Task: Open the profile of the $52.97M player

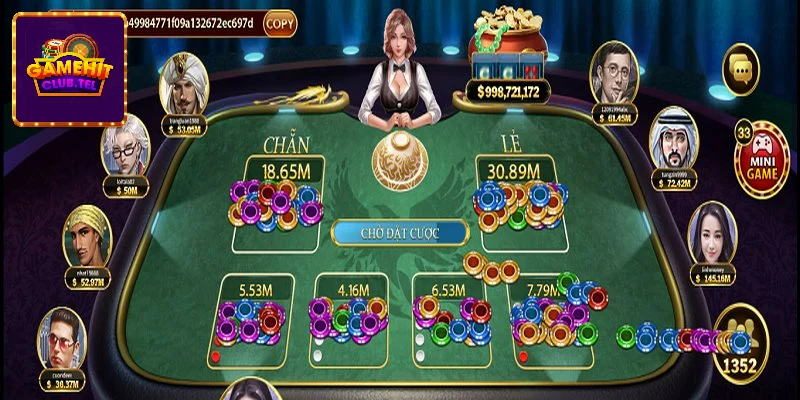Action: click(x=89, y=240)
